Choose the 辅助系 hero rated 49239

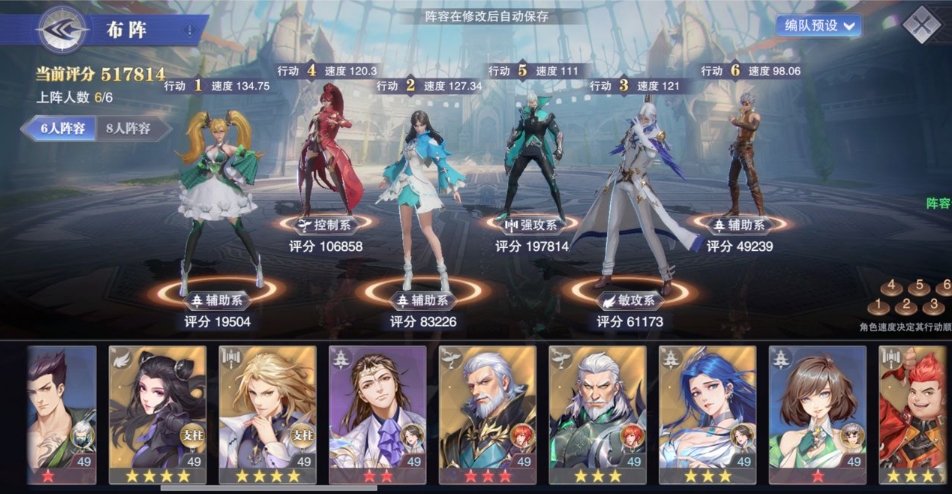(x=745, y=150)
